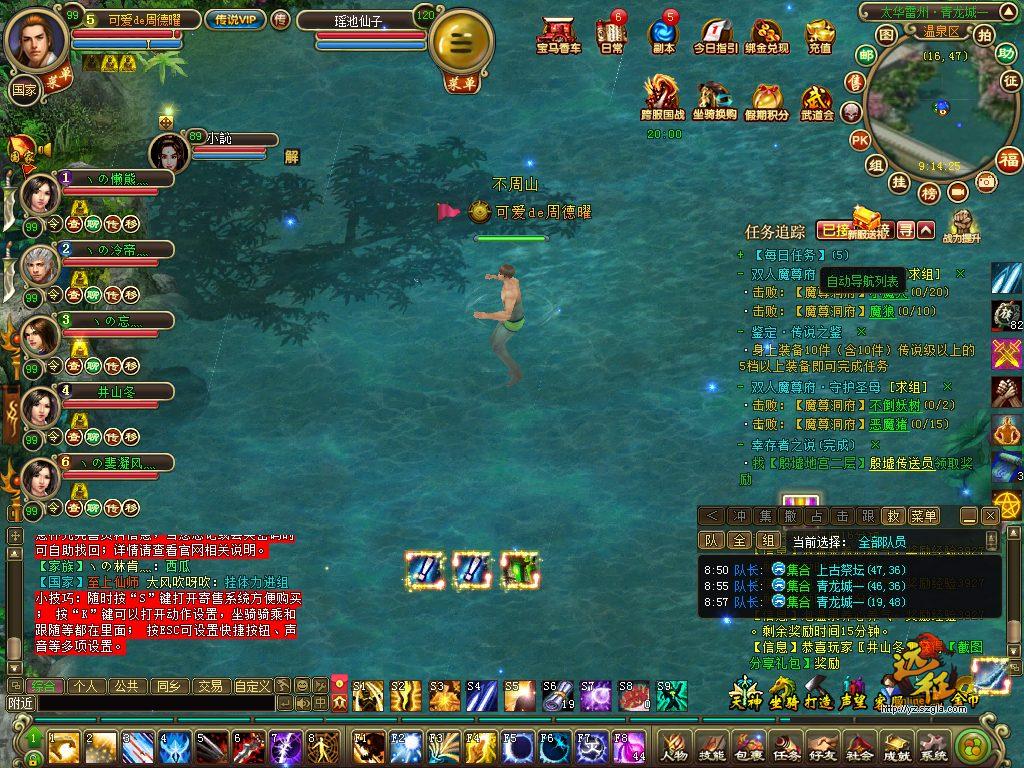Click the 魔狼 quest target link

point(881,311)
